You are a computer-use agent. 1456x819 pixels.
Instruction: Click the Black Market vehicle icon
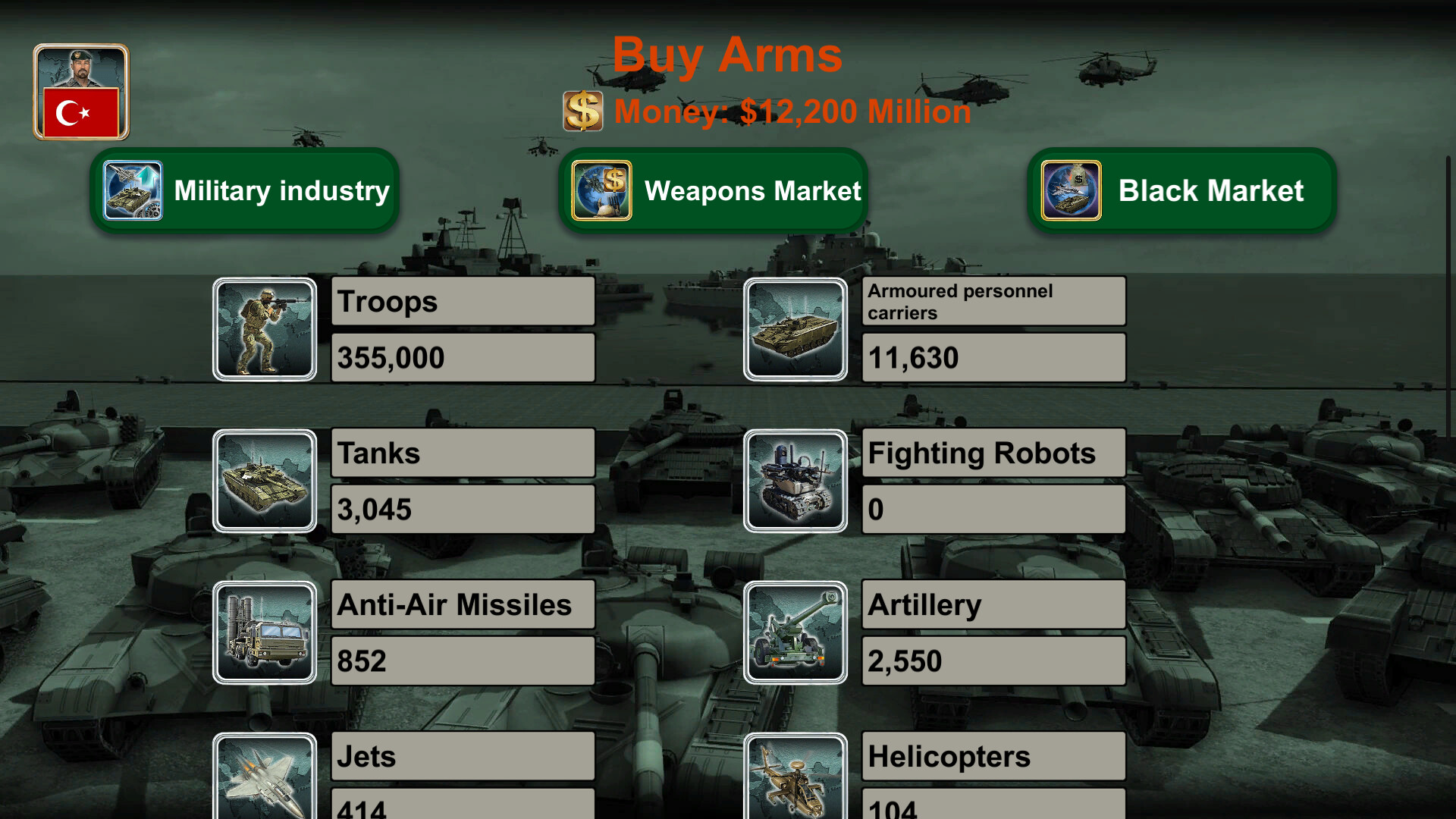pos(1071,190)
